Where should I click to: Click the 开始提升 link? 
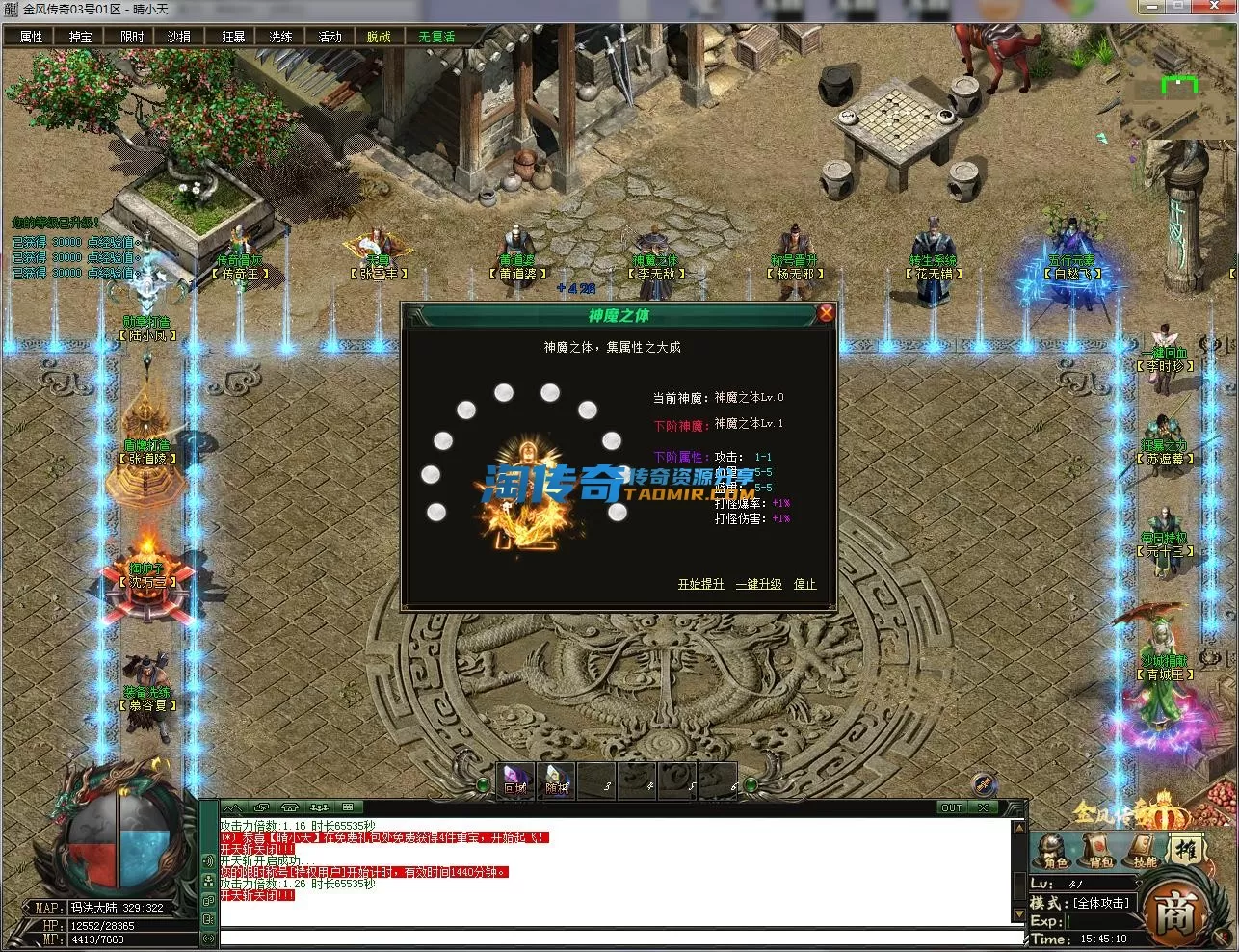pyautogui.click(x=700, y=584)
